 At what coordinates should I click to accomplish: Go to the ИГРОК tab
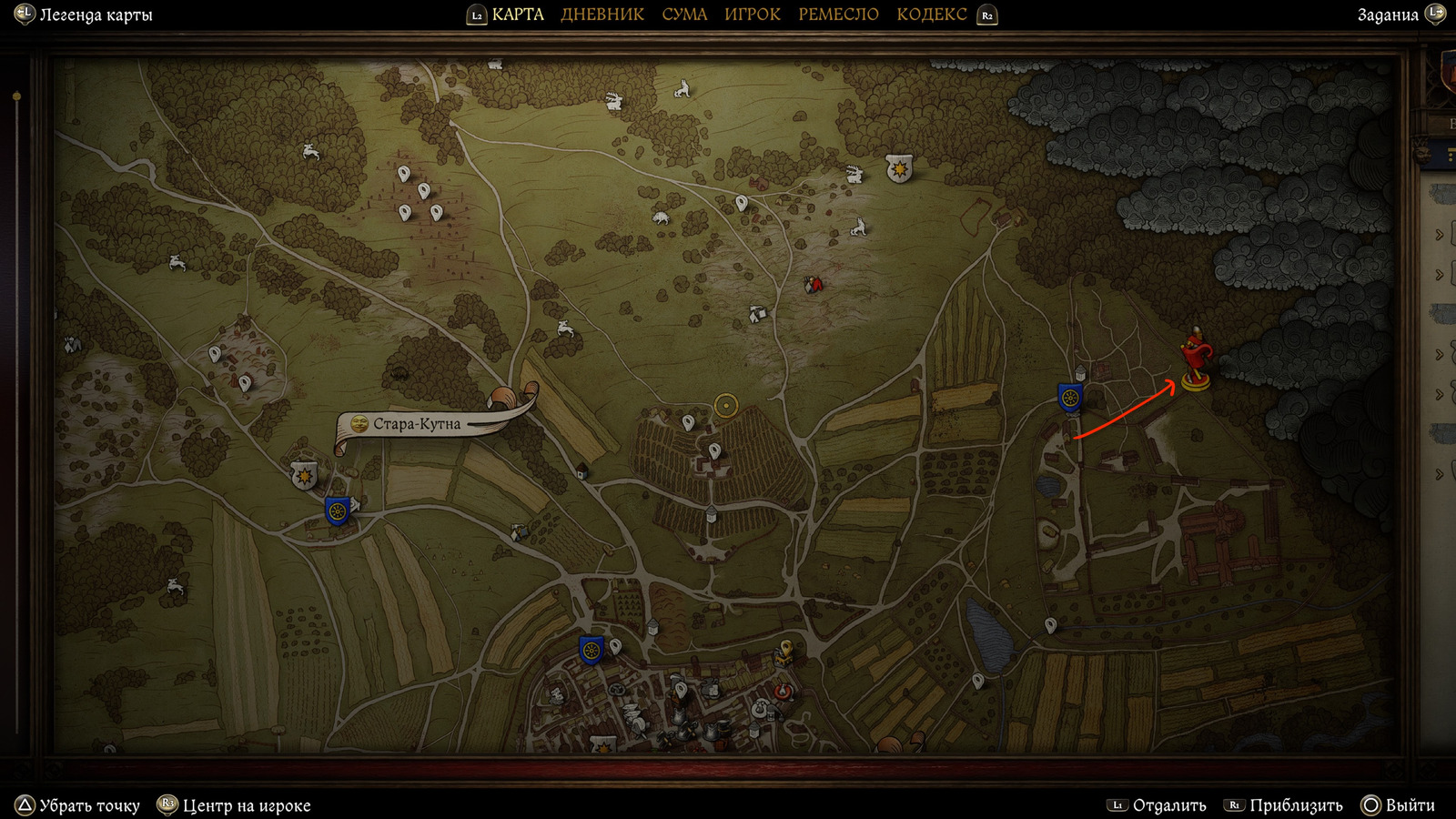click(752, 15)
